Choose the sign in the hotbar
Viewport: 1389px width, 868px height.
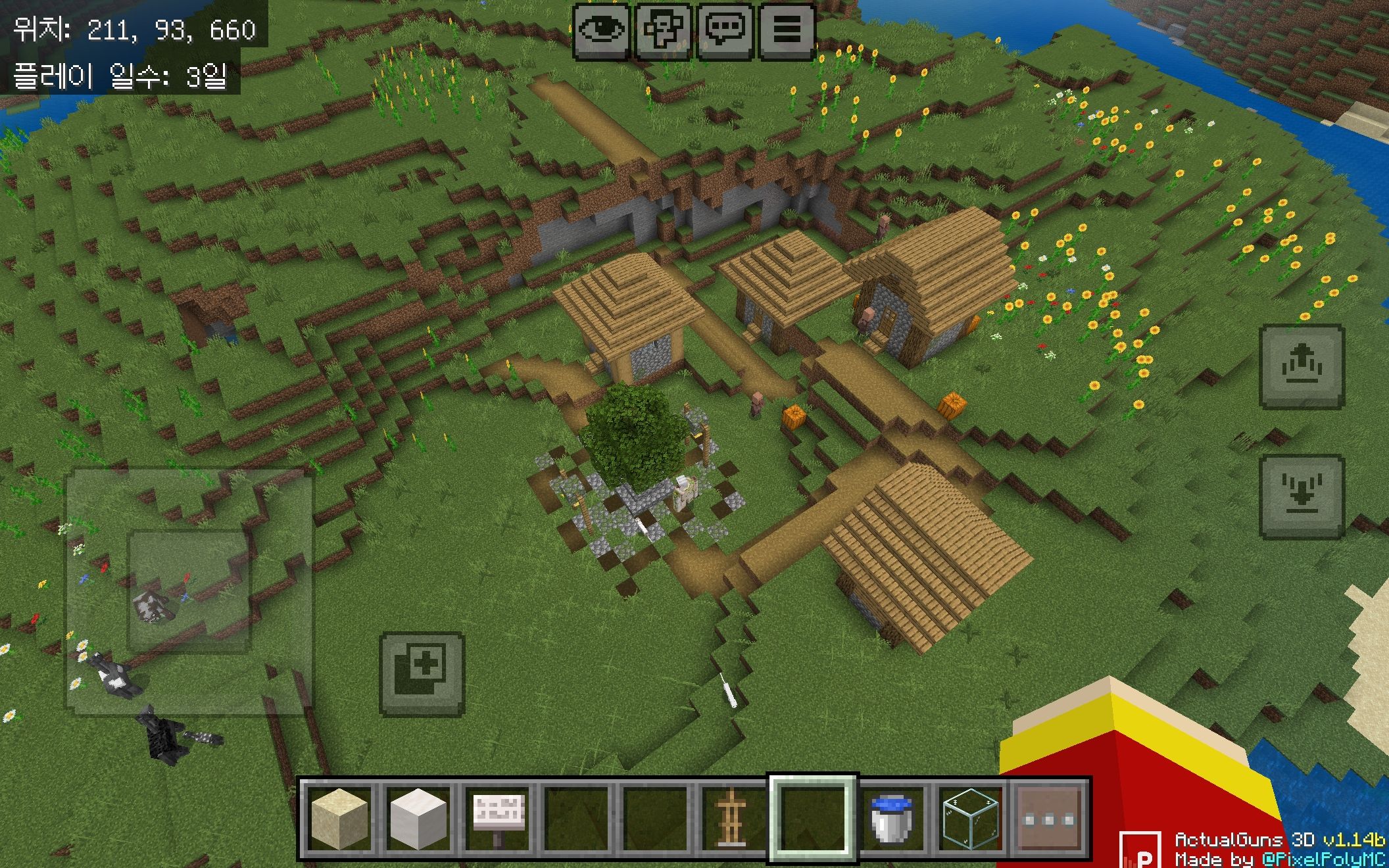tap(498, 819)
